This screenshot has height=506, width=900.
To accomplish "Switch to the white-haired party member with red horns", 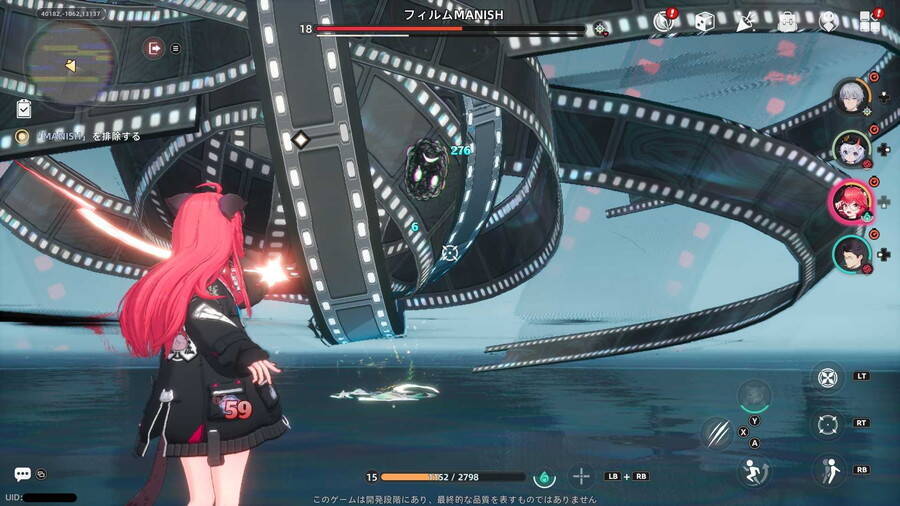I will pyautogui.click(x=852, y=148).
